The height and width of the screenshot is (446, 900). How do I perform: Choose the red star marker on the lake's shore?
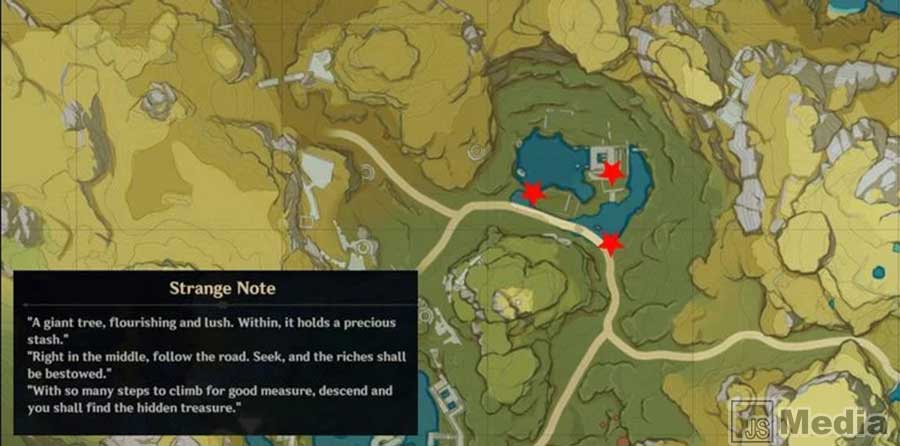click(534, 193)
